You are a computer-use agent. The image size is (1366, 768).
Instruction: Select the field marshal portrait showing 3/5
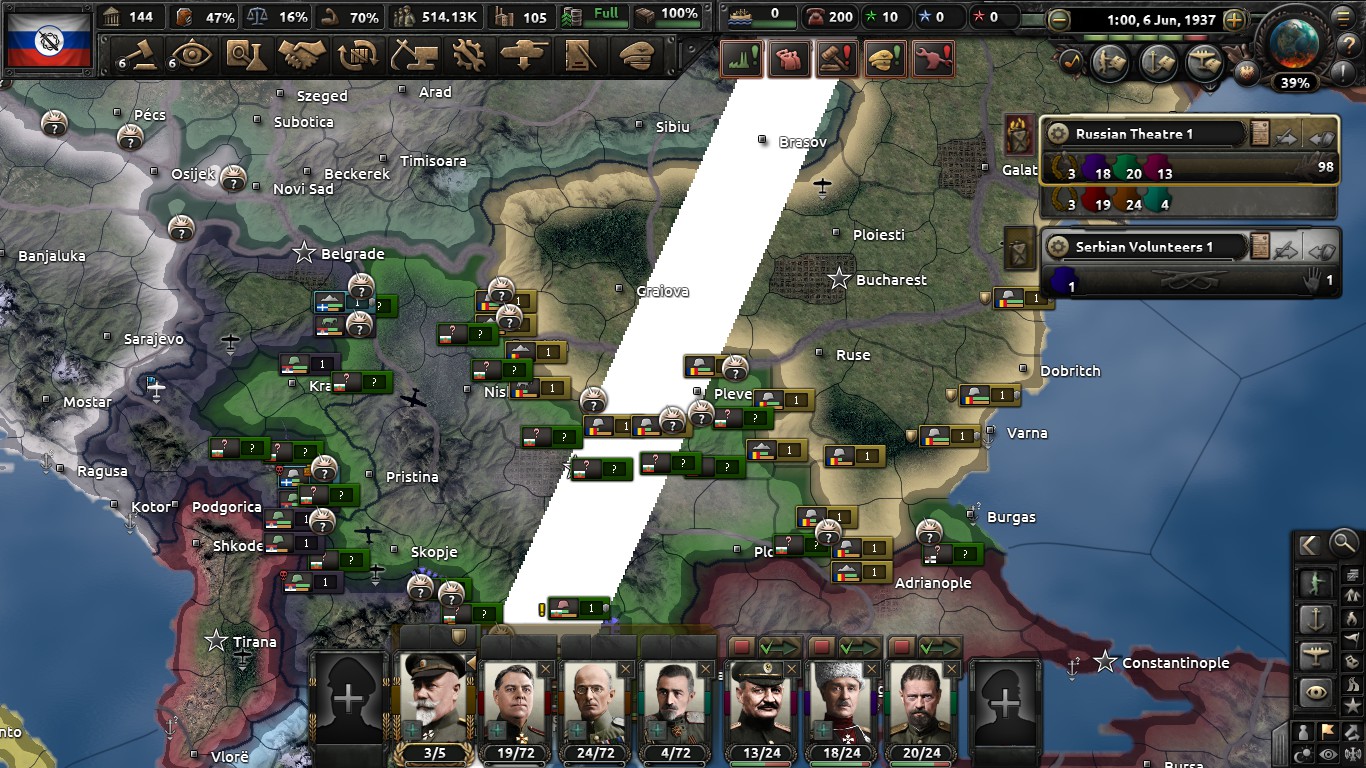435,695
